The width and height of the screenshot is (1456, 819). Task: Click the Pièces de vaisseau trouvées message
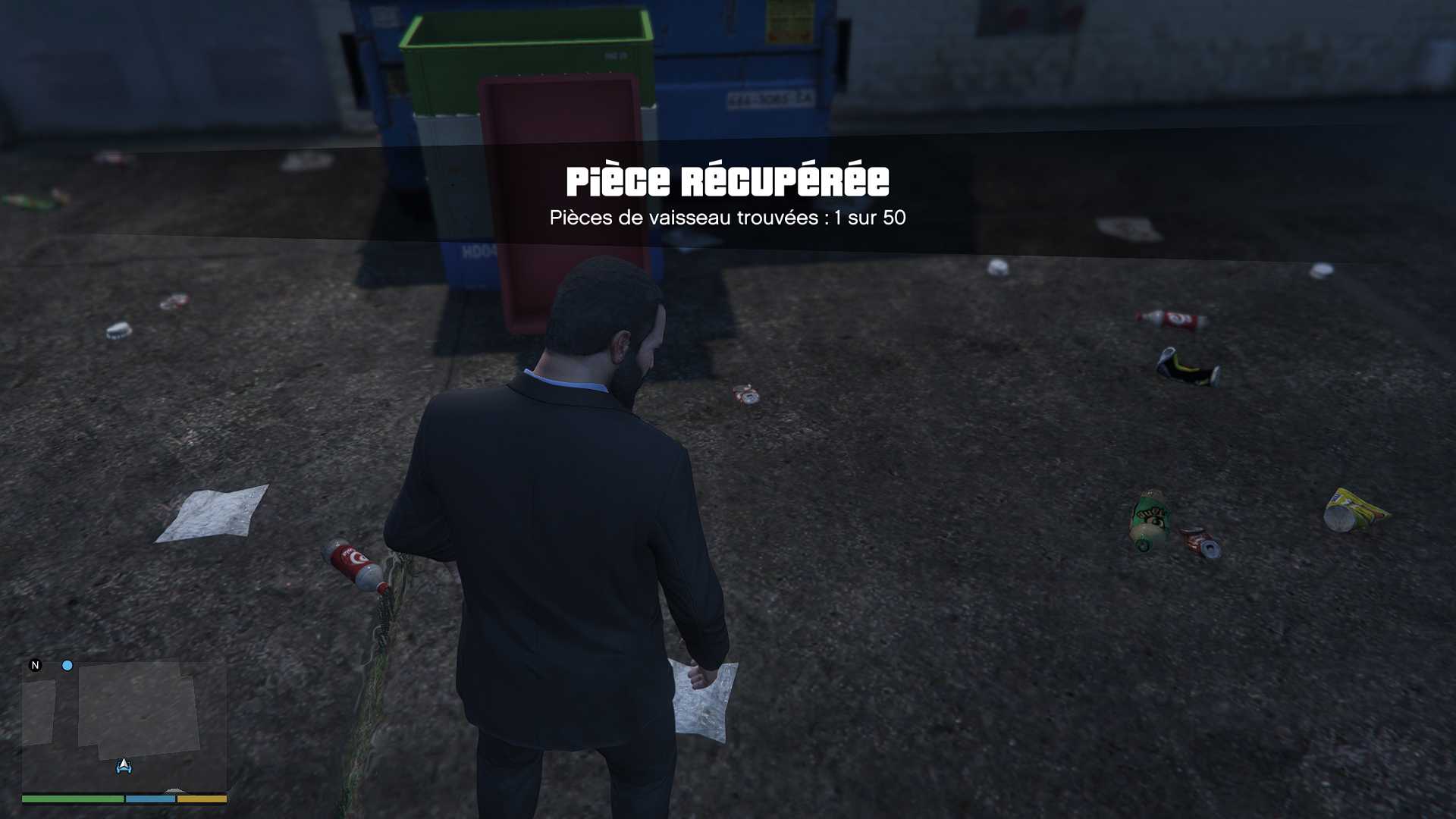726,218
